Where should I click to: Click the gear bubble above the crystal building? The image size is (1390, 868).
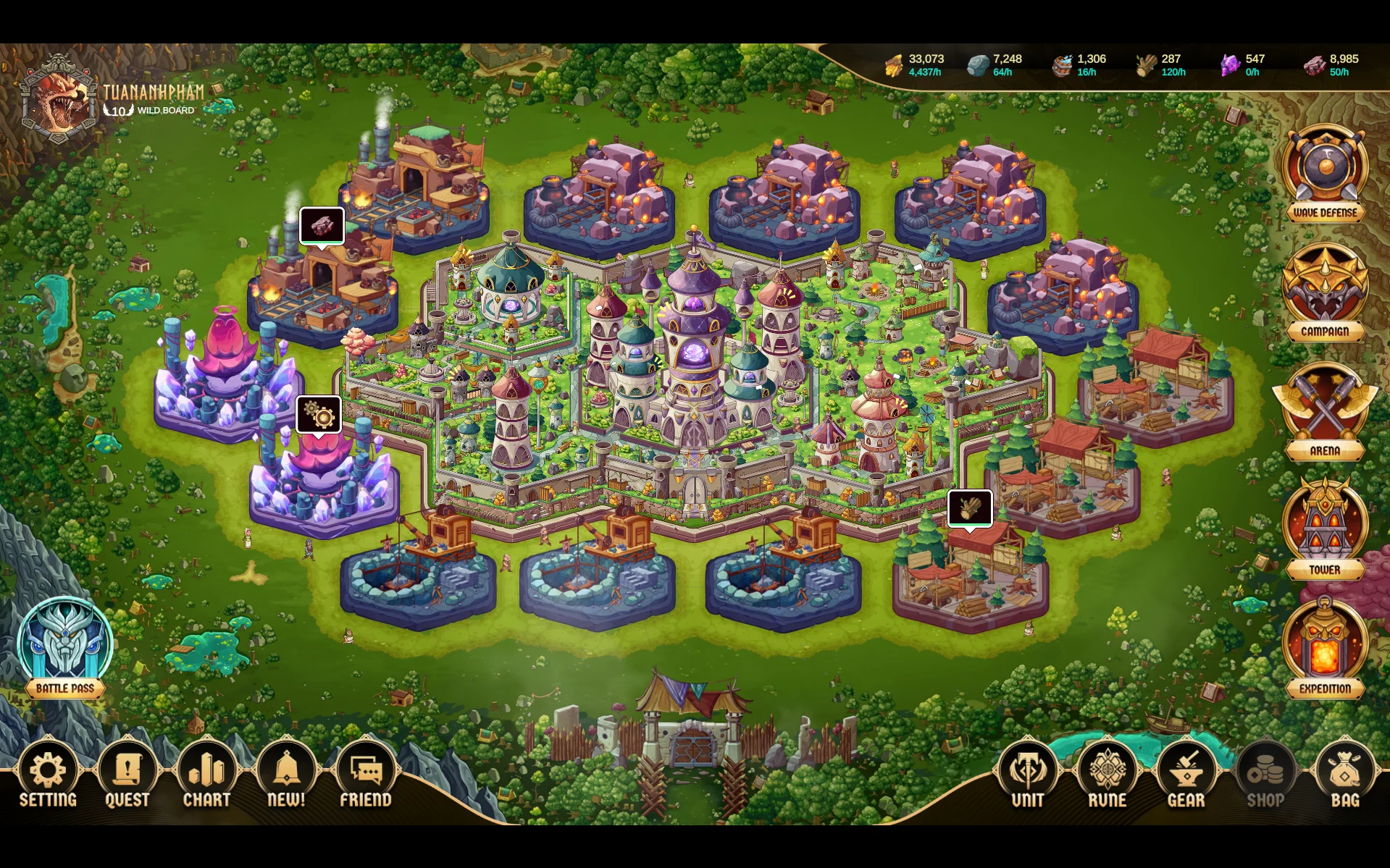pyautogui.click(x=319, y=414)
